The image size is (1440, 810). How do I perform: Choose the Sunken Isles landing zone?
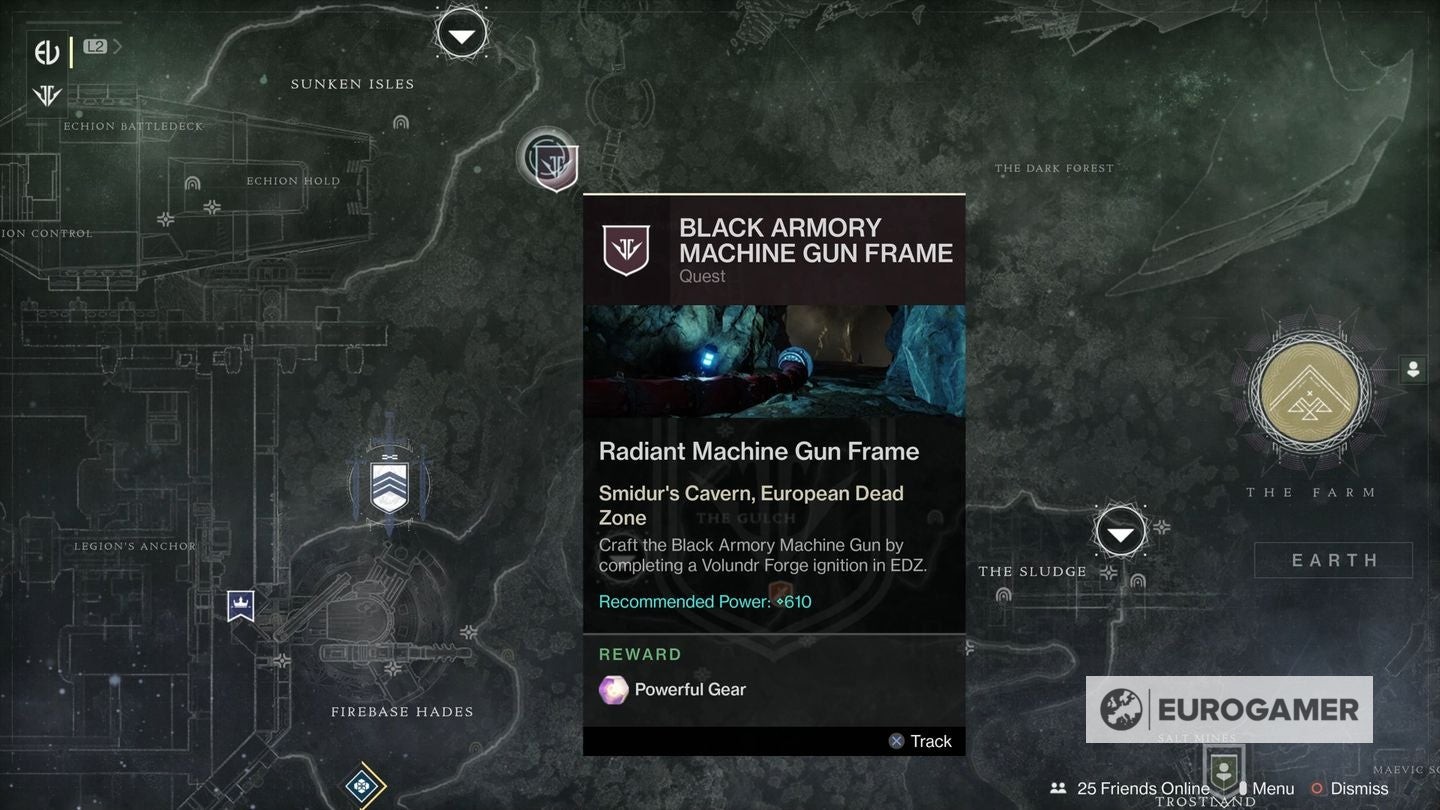click(x=461, y=36)
